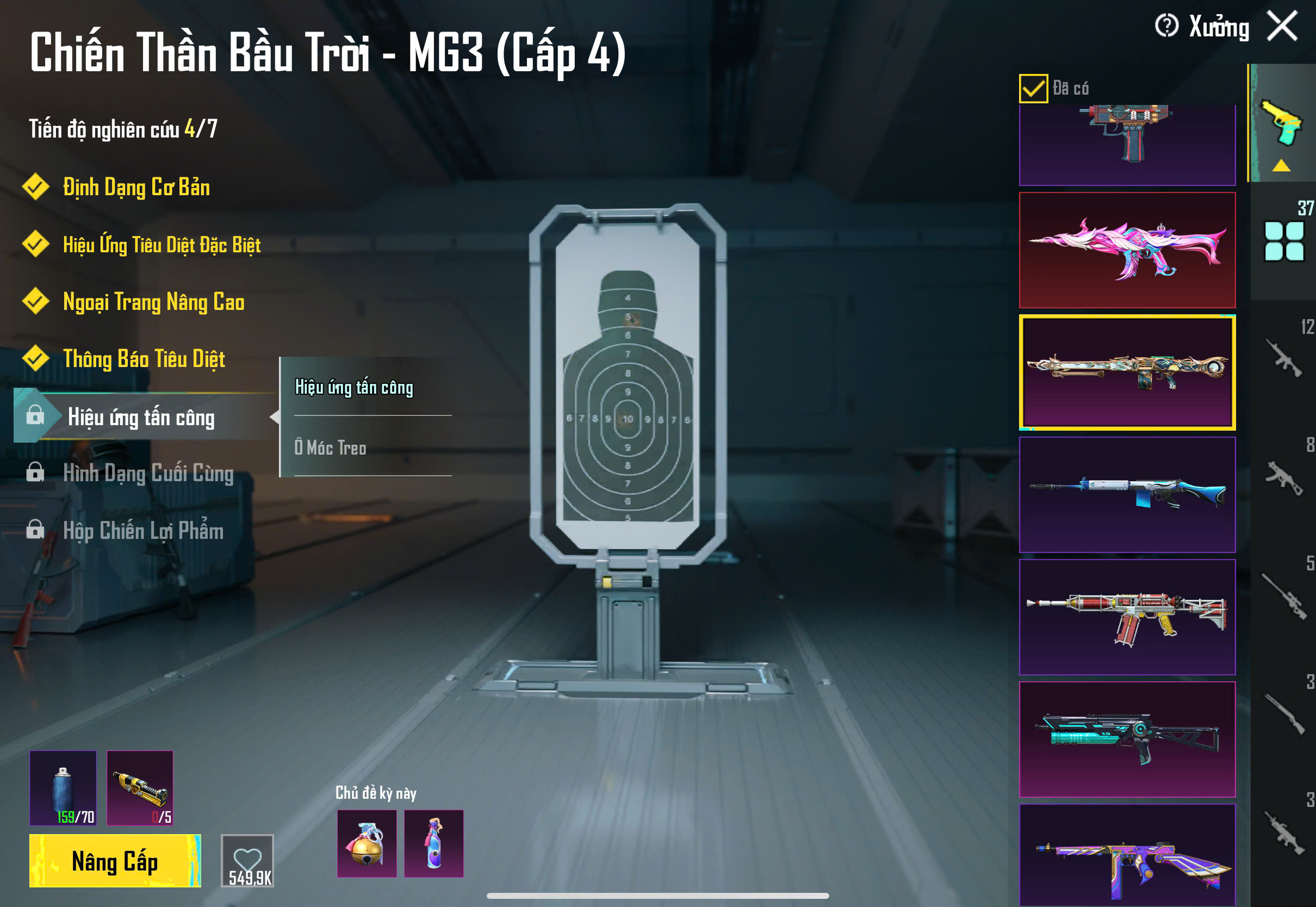Select Thông Báo Tiêu Diệt stage
1316x907 pixels.
click(x=144, y=359)
